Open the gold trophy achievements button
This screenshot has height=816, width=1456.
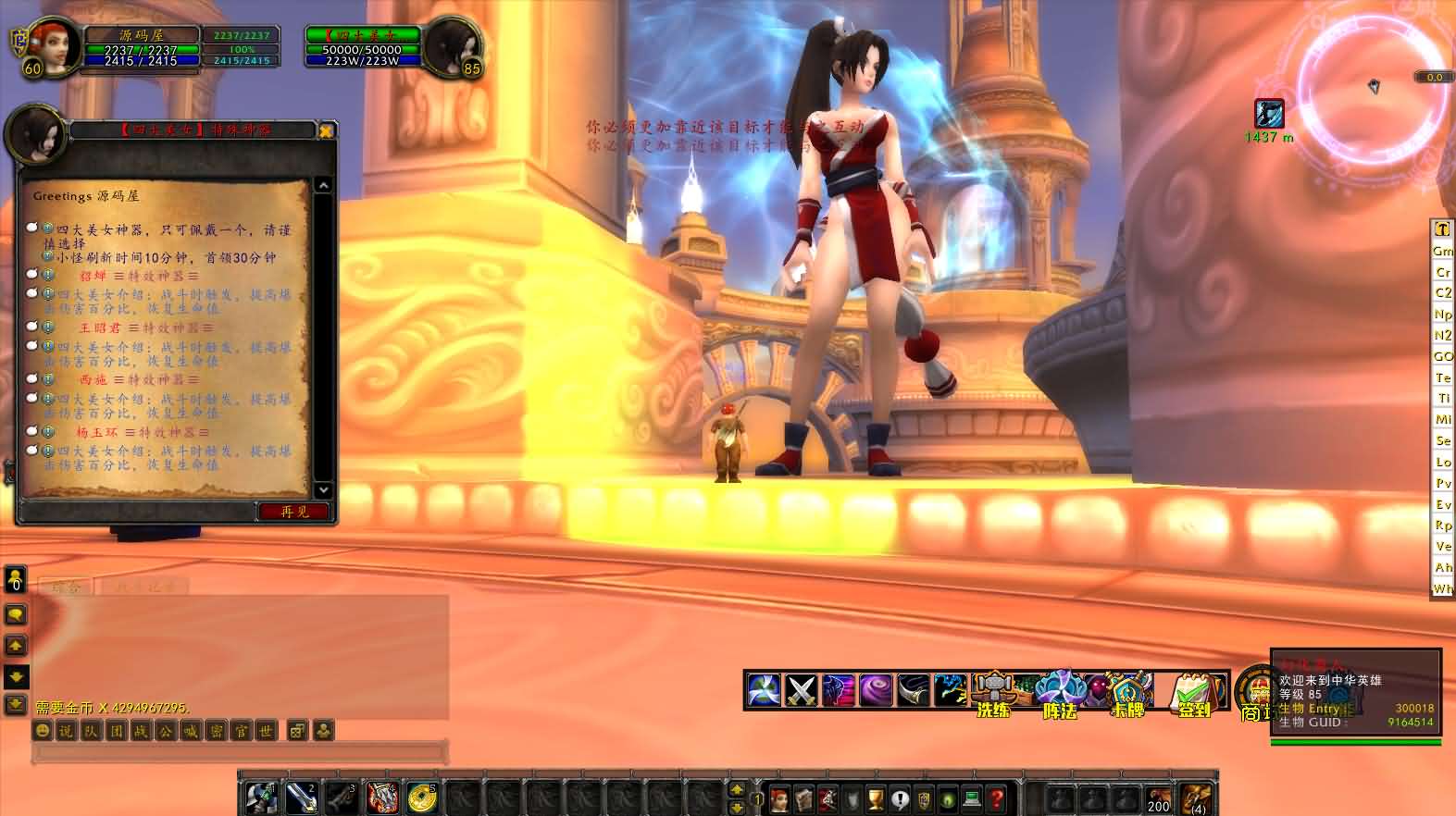click(876, 798)
